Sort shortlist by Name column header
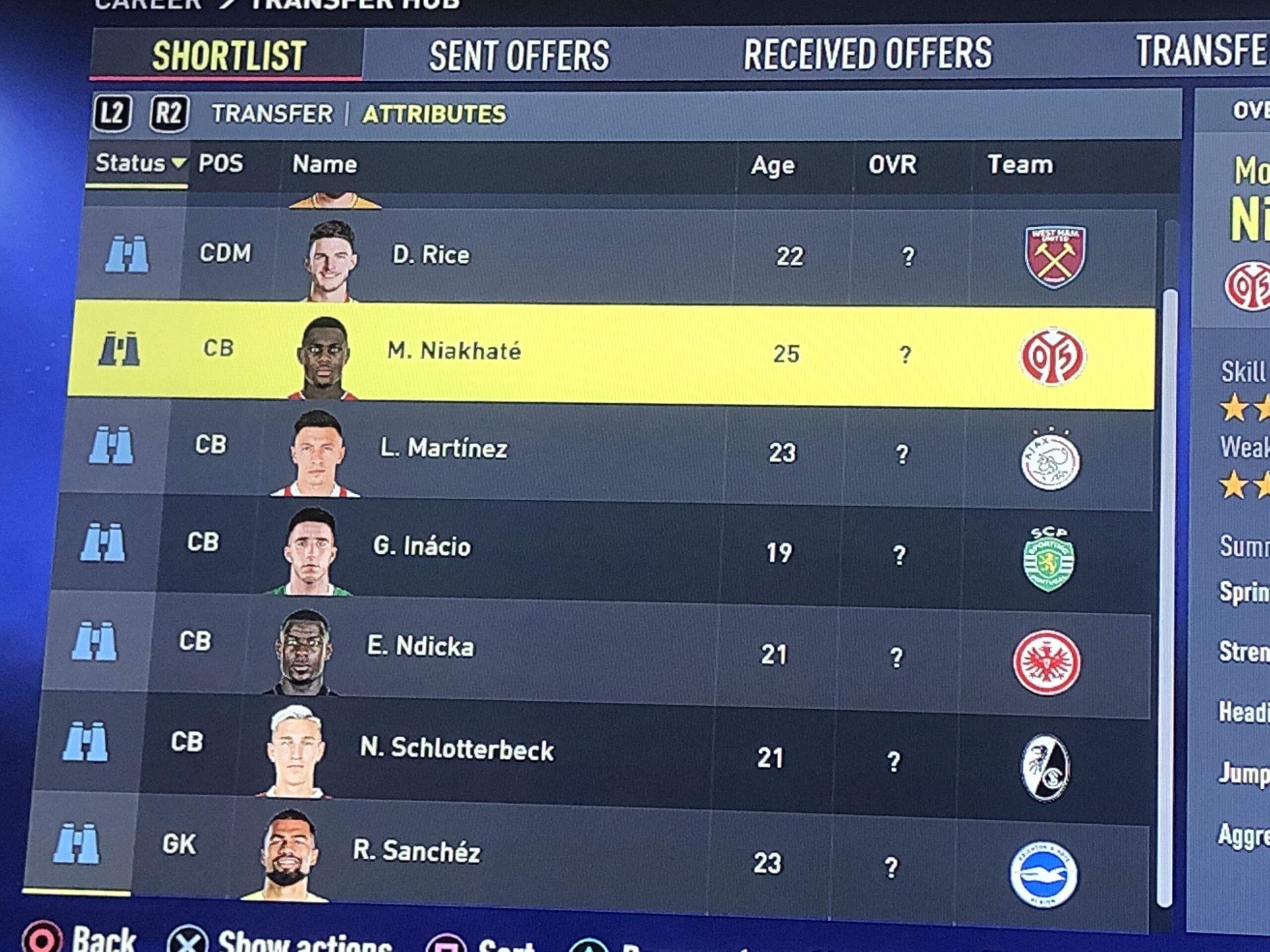The width and height of the screenshot is (1270, 952). pos(324,165)
